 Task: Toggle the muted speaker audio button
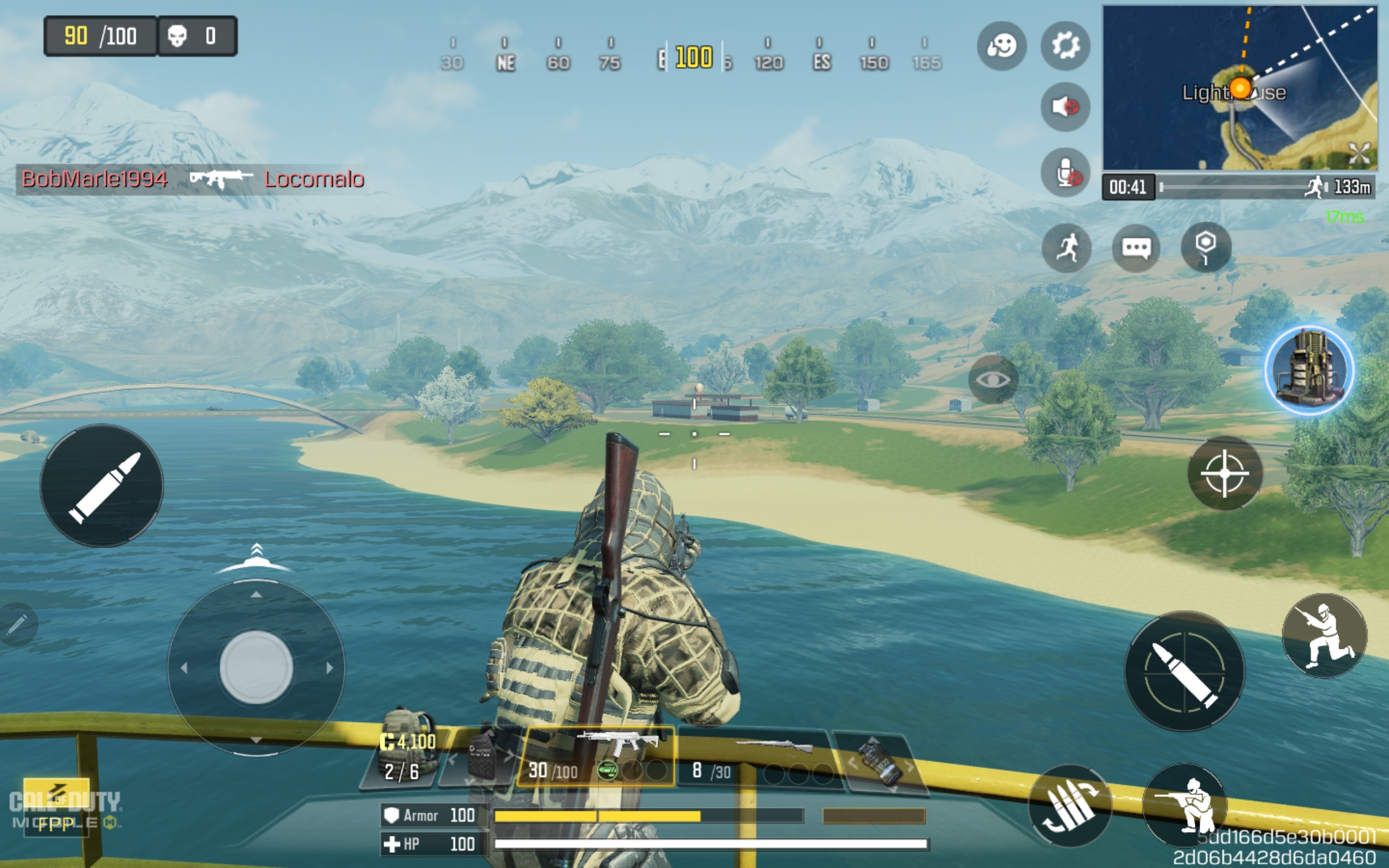tap(1065, 107)
